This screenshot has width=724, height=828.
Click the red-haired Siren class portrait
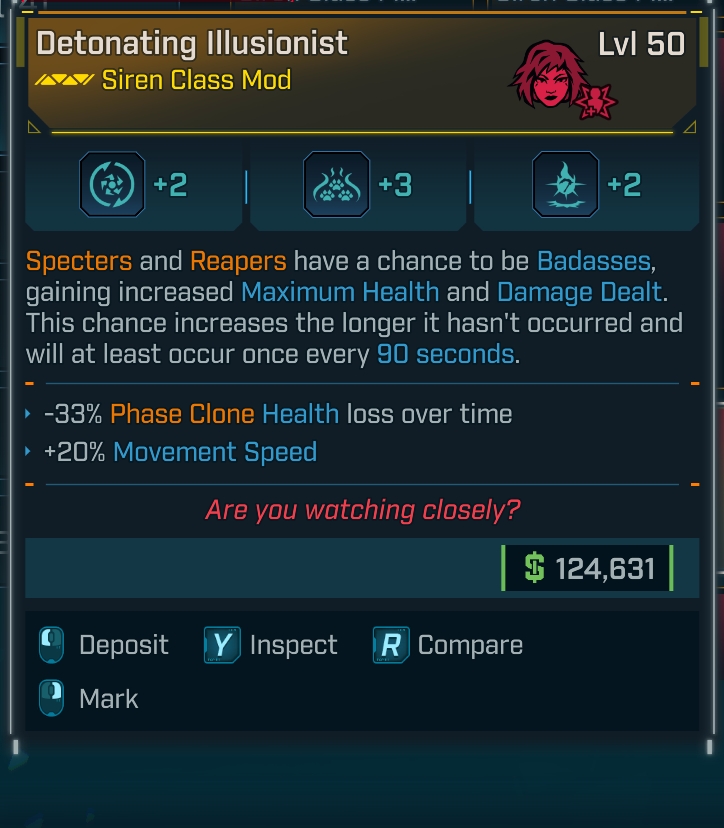click(x=549, y=78)
